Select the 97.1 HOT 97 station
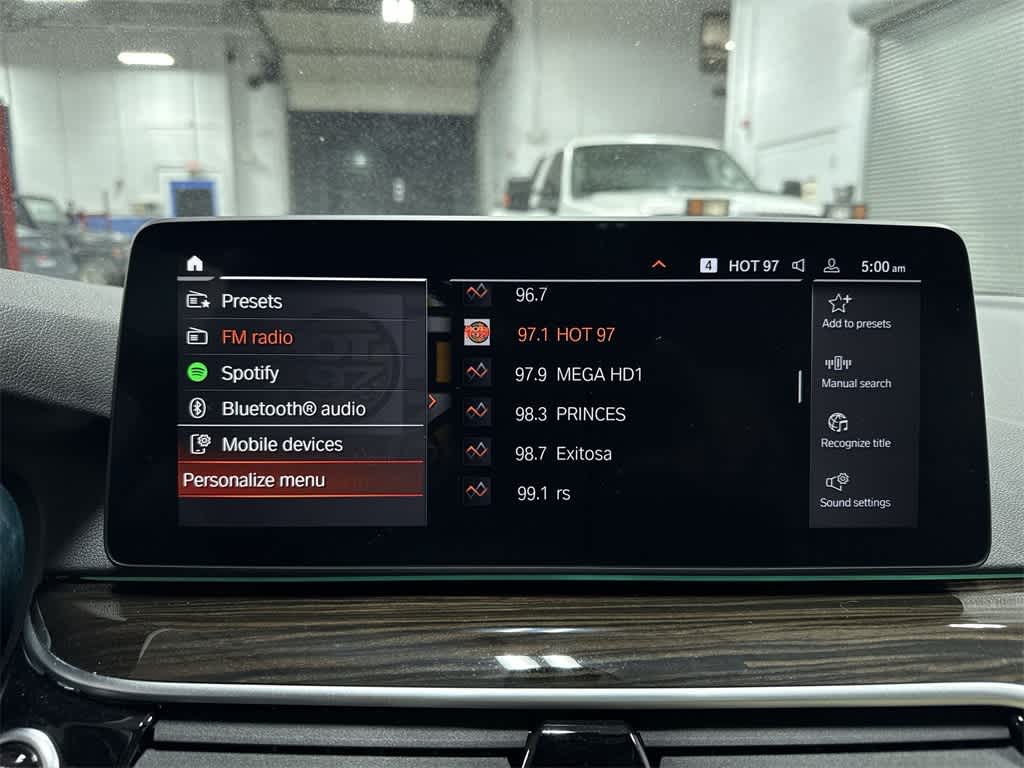 [565, 334]
